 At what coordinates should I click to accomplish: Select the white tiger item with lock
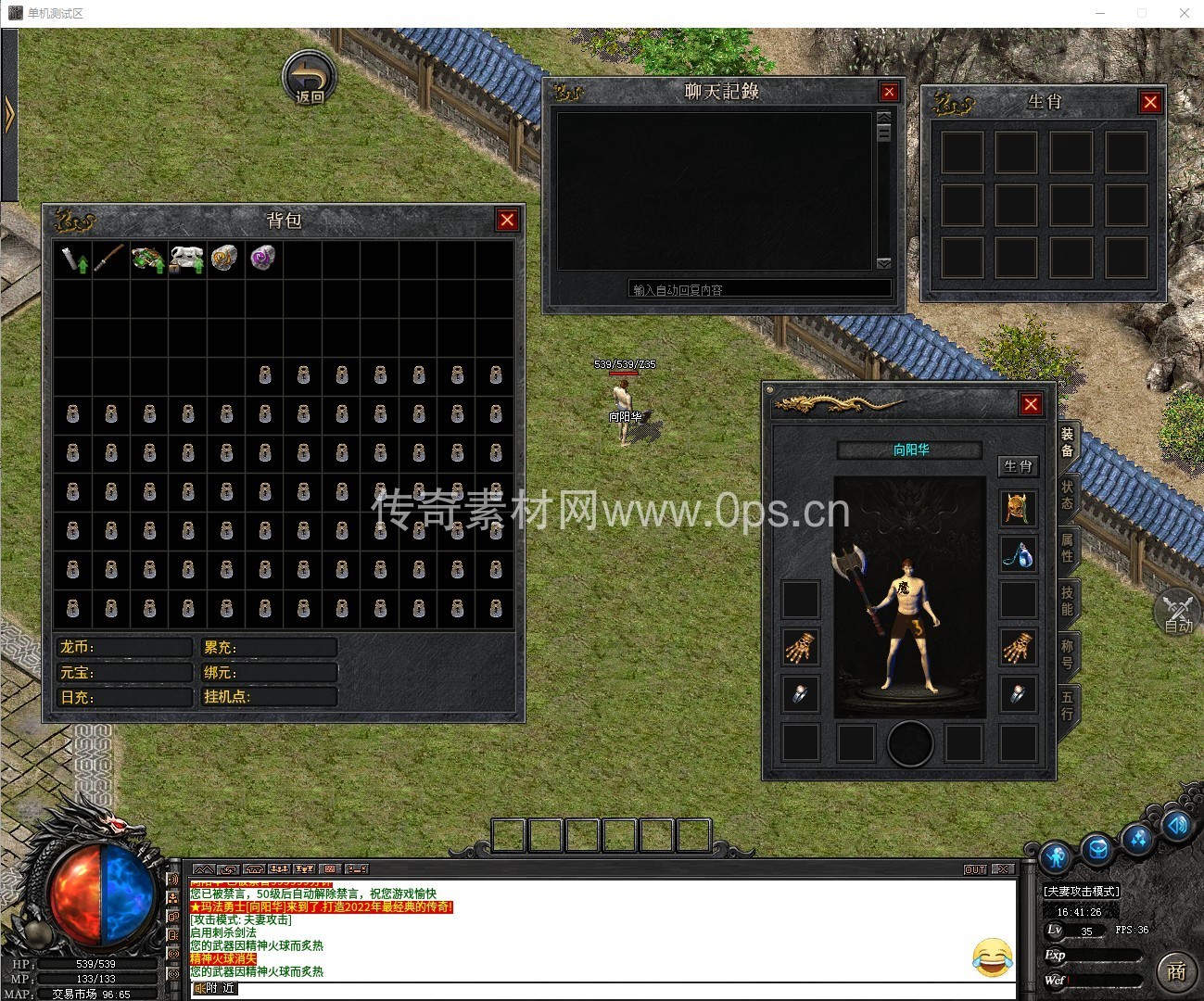[186, 259]
